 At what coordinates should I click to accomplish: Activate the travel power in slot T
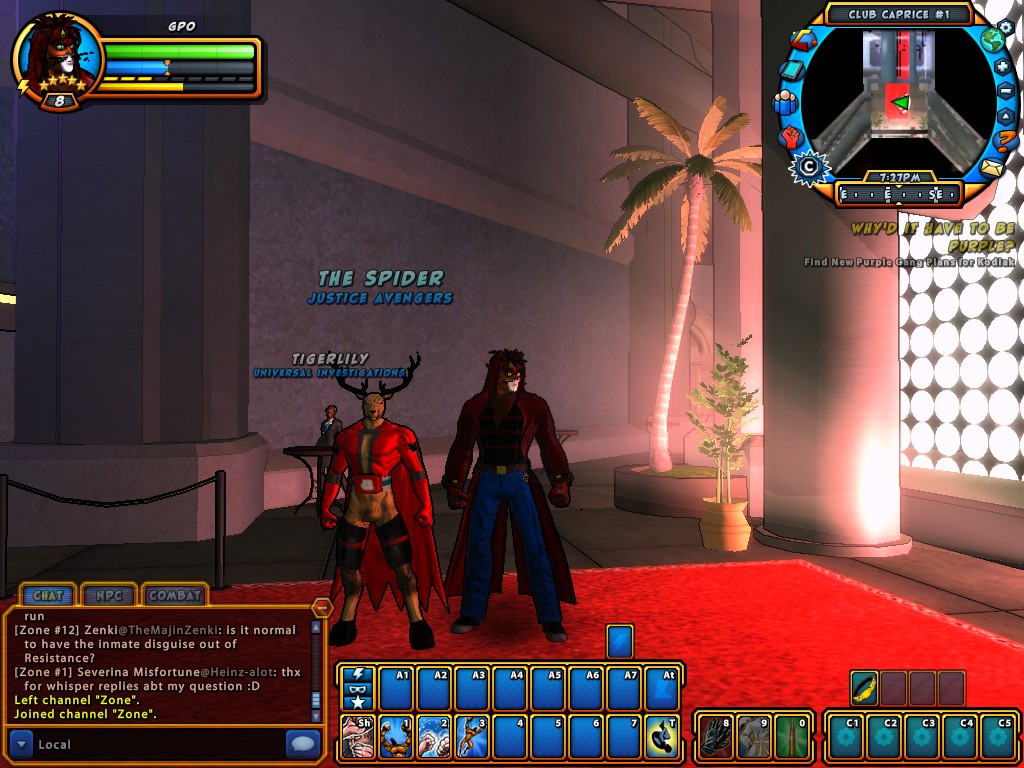[x=661, y=738]
